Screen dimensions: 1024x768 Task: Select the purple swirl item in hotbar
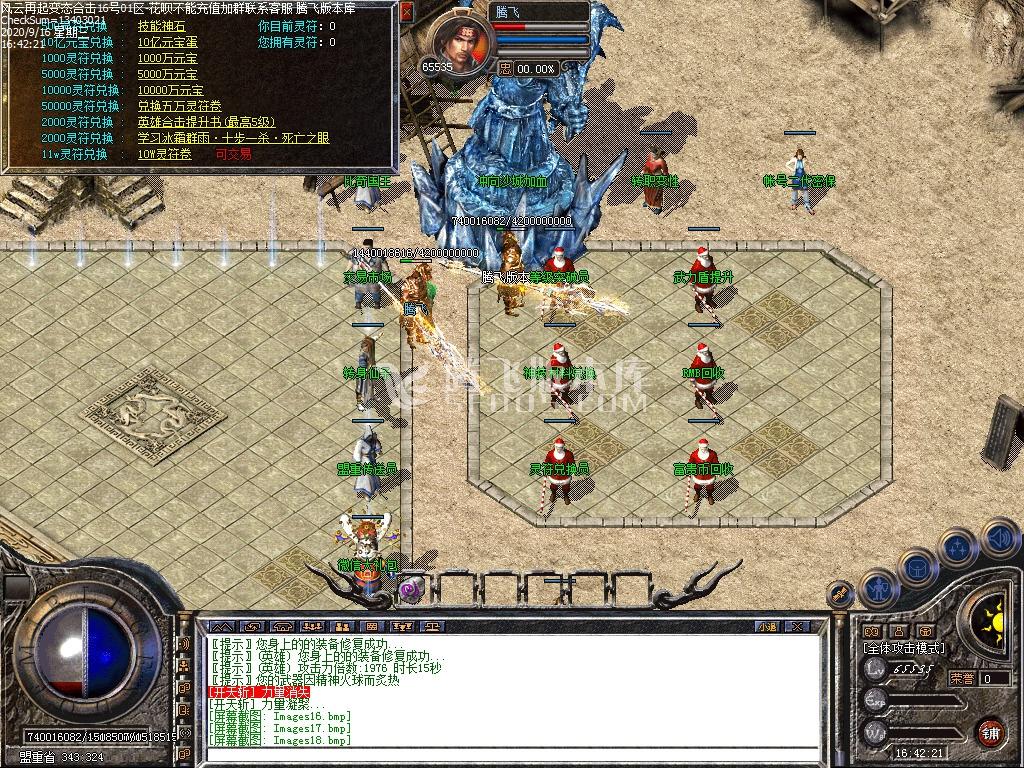click(410, 590)
